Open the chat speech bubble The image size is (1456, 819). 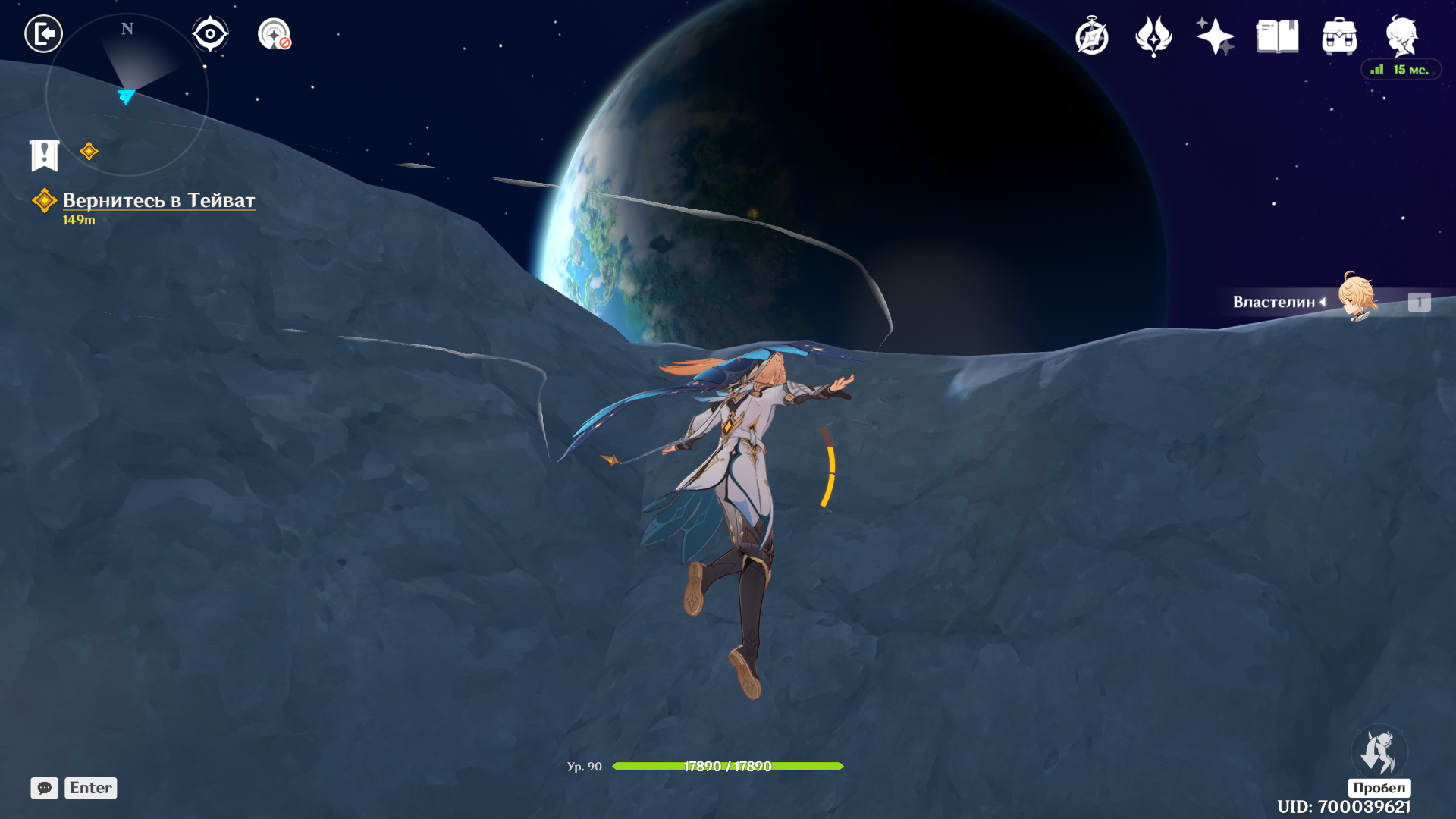[45, 788]
